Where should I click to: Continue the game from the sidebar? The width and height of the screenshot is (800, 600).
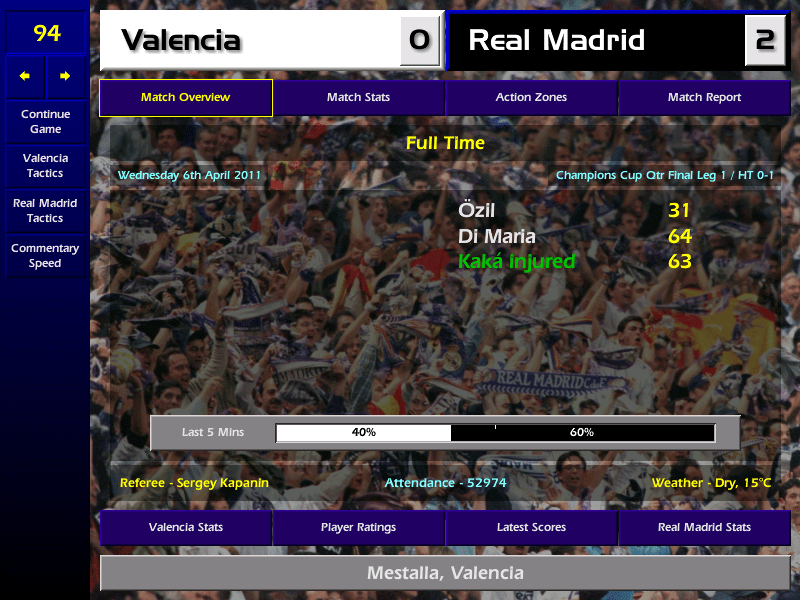click(45, 121)
